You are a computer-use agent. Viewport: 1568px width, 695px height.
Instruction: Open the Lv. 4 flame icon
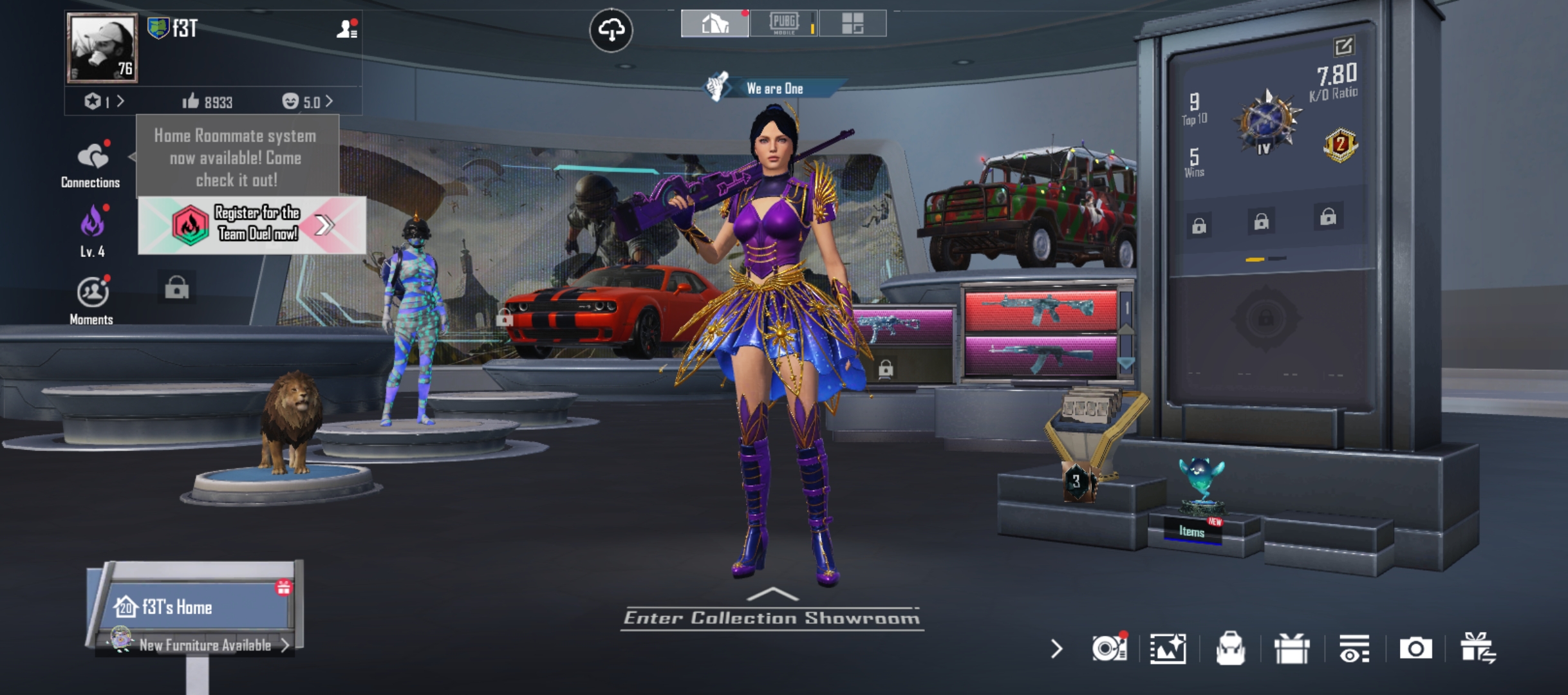[x=93, y=230]
